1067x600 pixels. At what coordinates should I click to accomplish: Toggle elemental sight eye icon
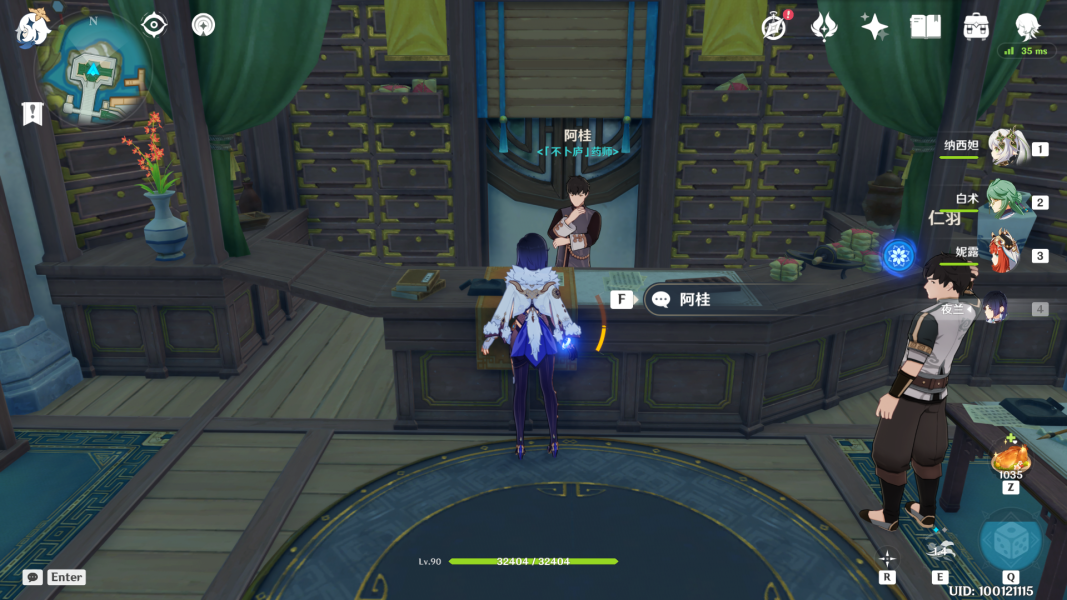click(154, 25)
